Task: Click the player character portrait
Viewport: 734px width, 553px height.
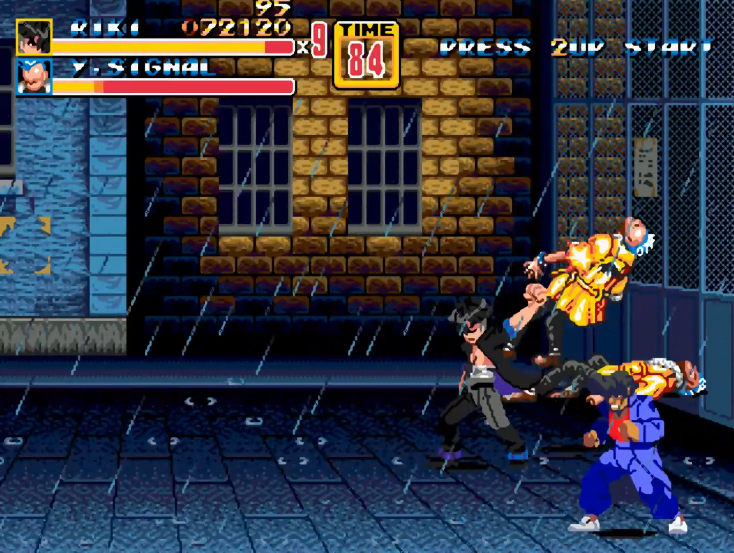Action: pos(33,37)
